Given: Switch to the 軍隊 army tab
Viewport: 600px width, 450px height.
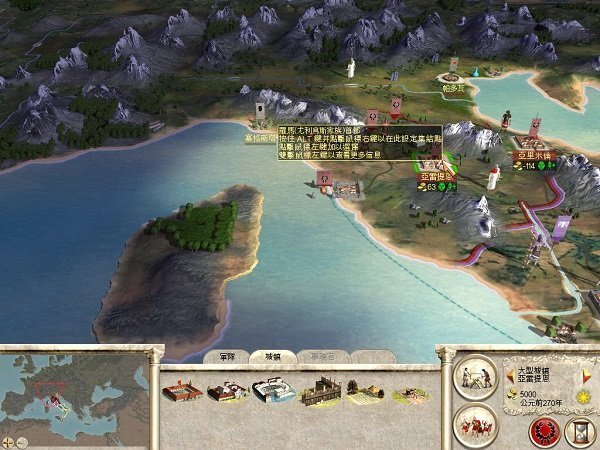Looking at the screenshot, I should [226, 356].
